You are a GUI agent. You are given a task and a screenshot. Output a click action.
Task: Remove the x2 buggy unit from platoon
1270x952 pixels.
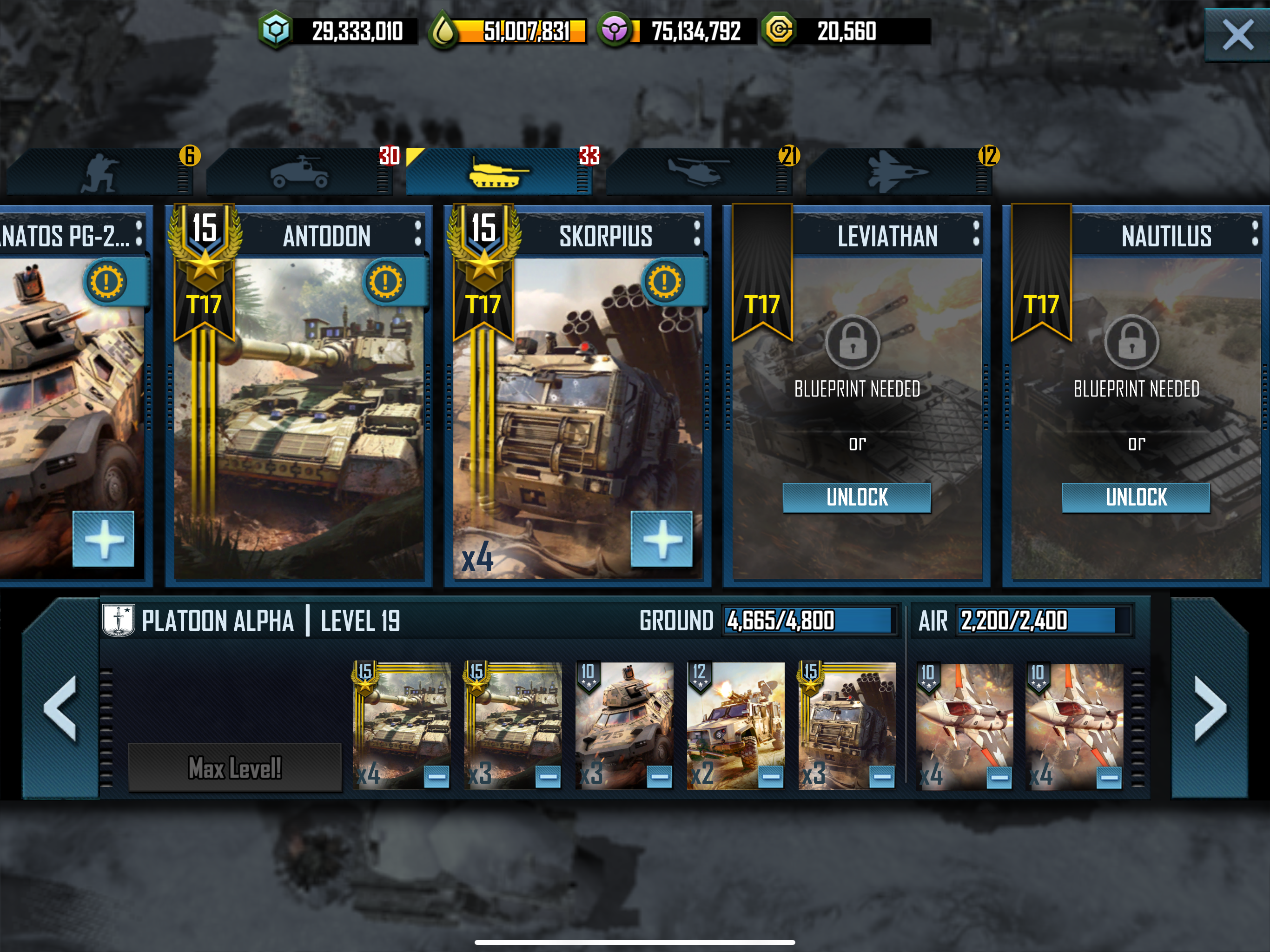(770, 777)
